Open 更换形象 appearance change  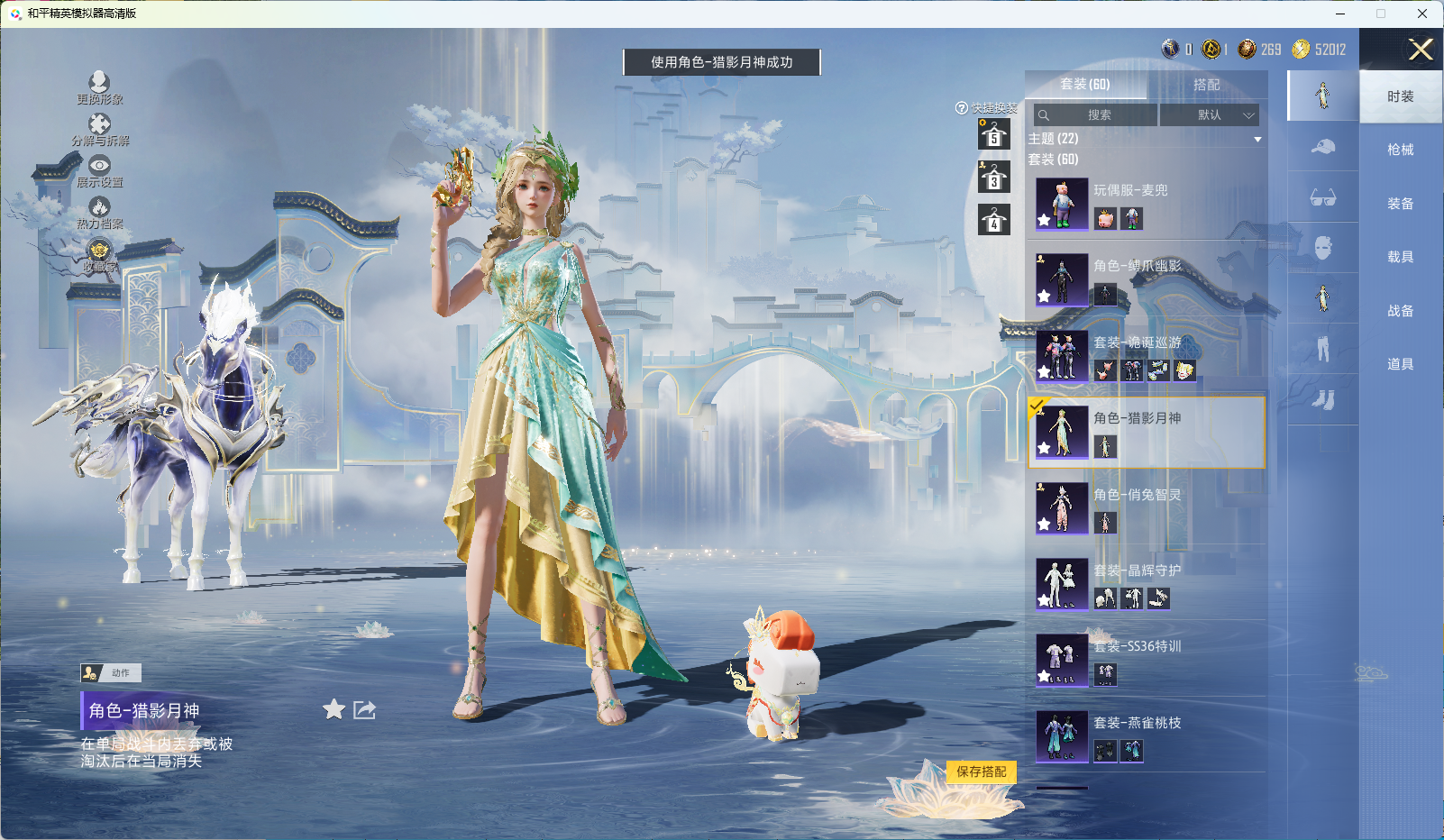coord(99,87)
